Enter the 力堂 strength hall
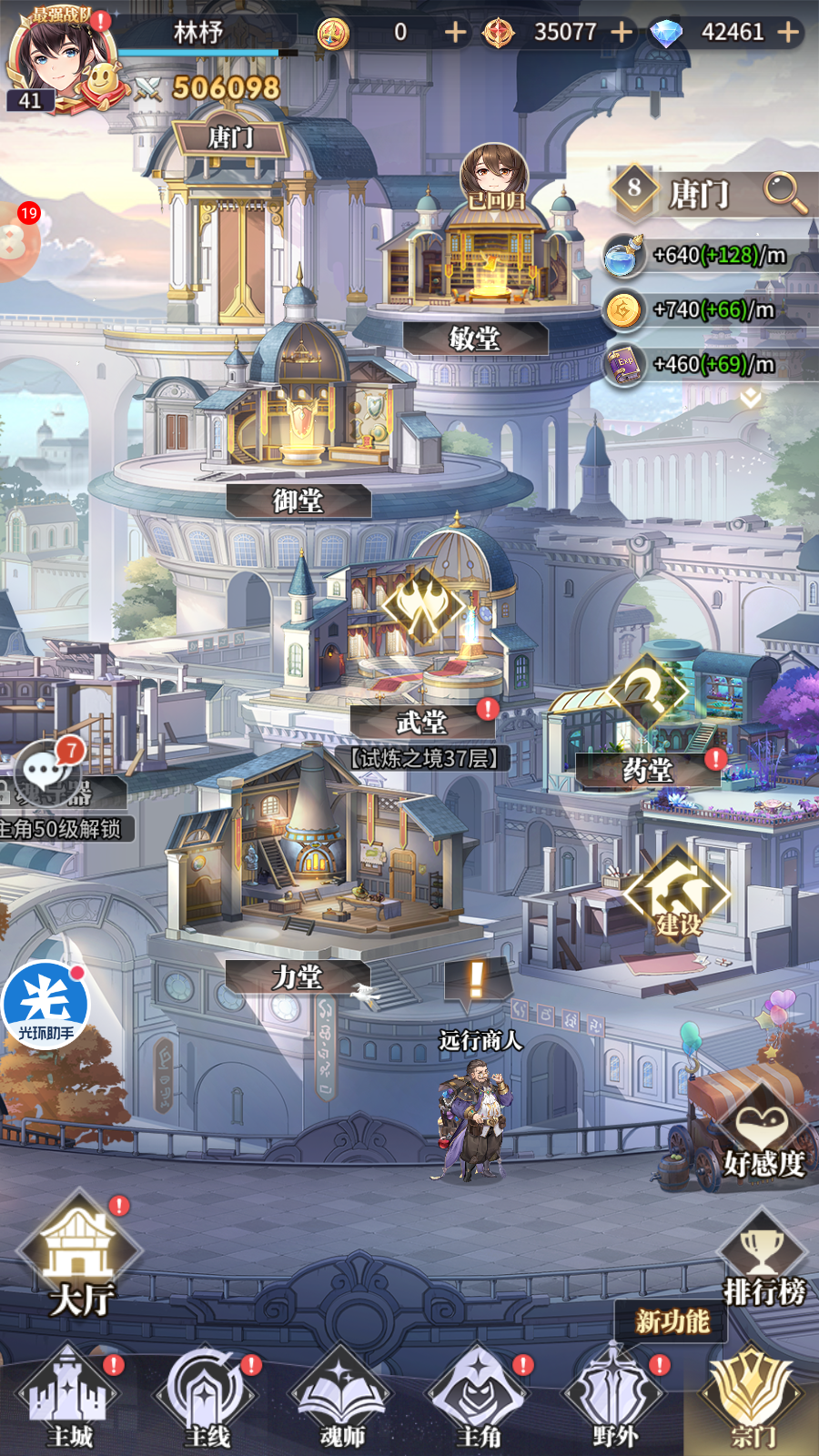Viewport: 819px width, 1456px height. click(x=298, y=977)
